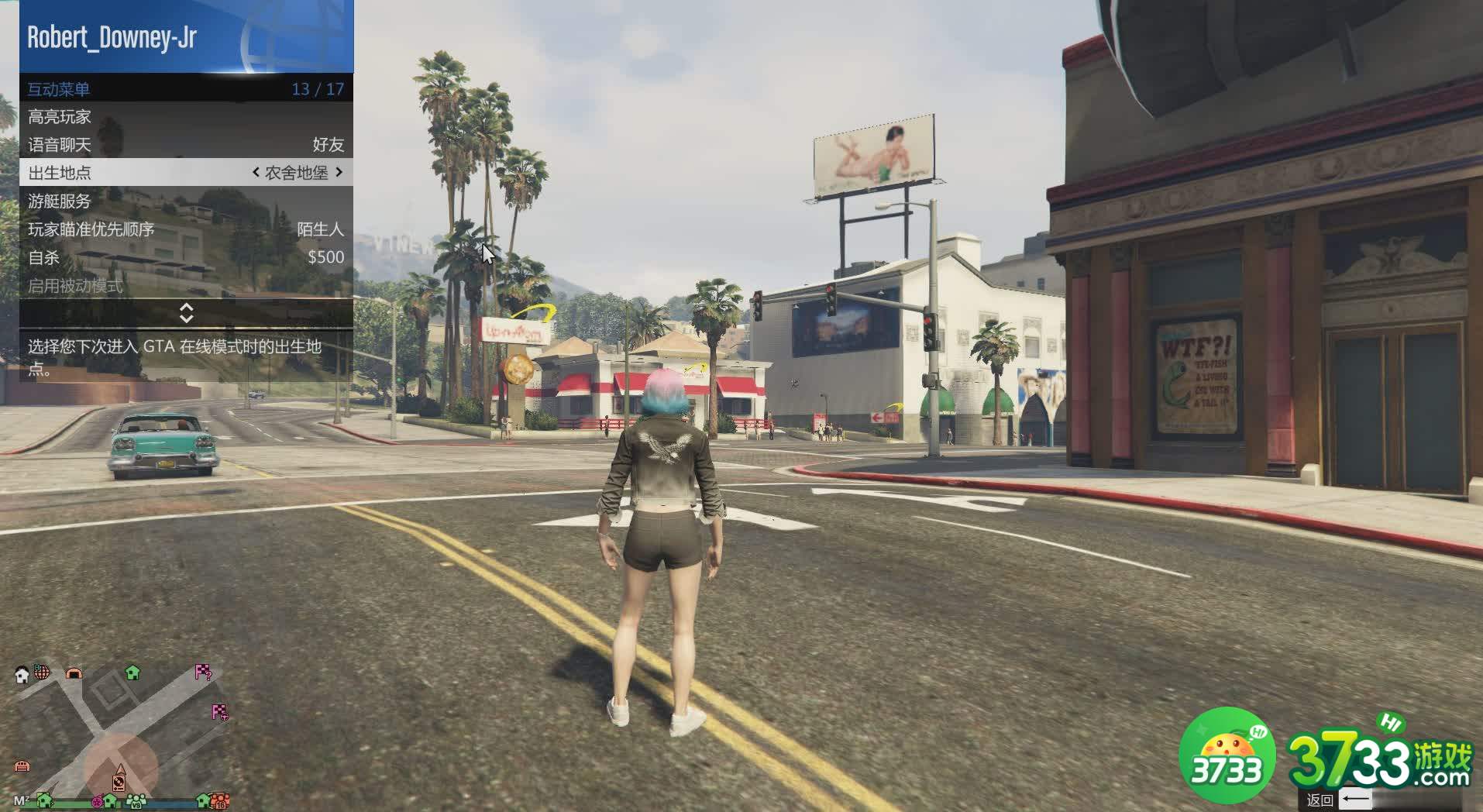
Task: Click the pink checkered flag with question mark
Action: [203, 672]
